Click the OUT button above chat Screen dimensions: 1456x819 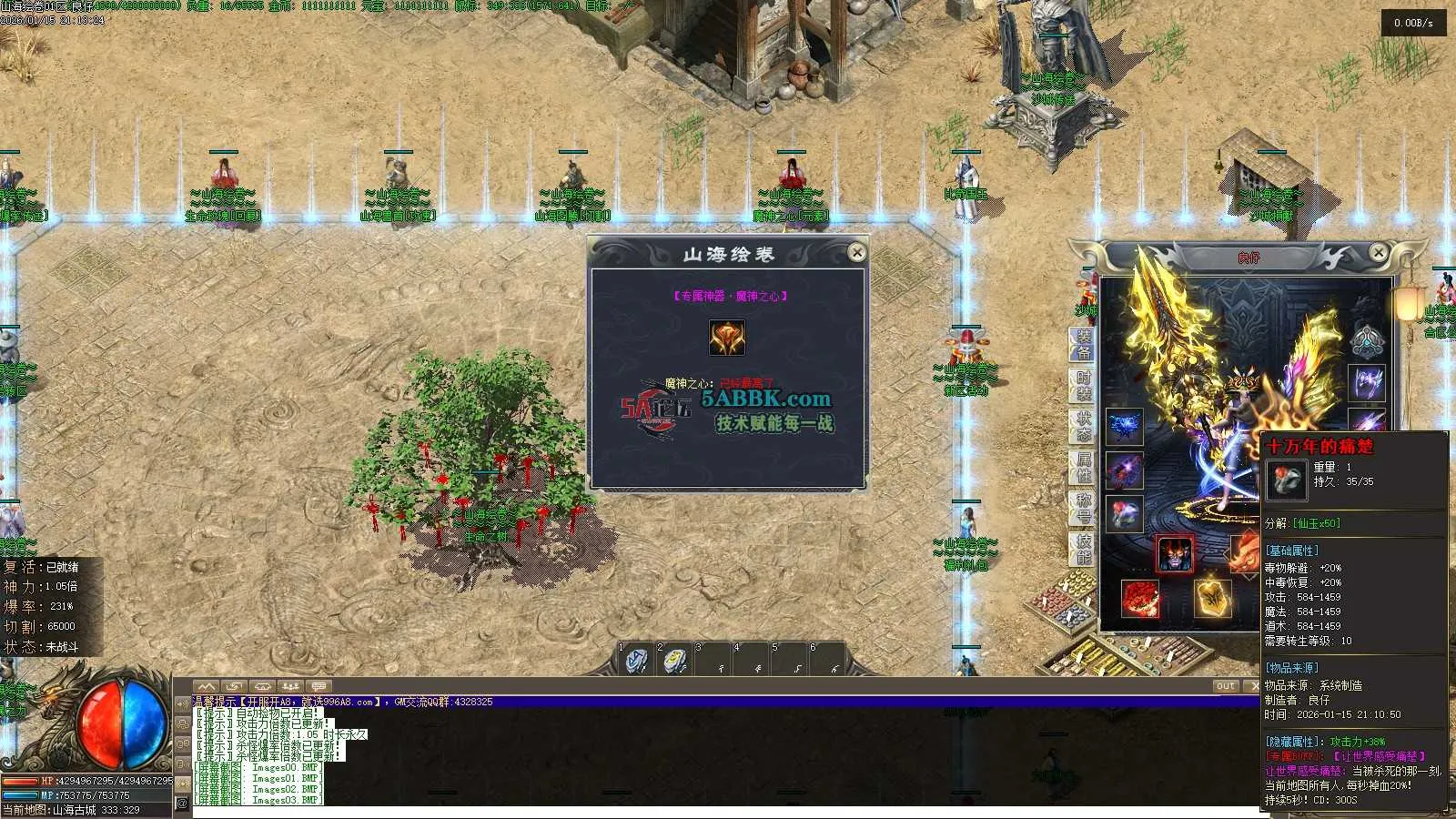coord(1226,686)
